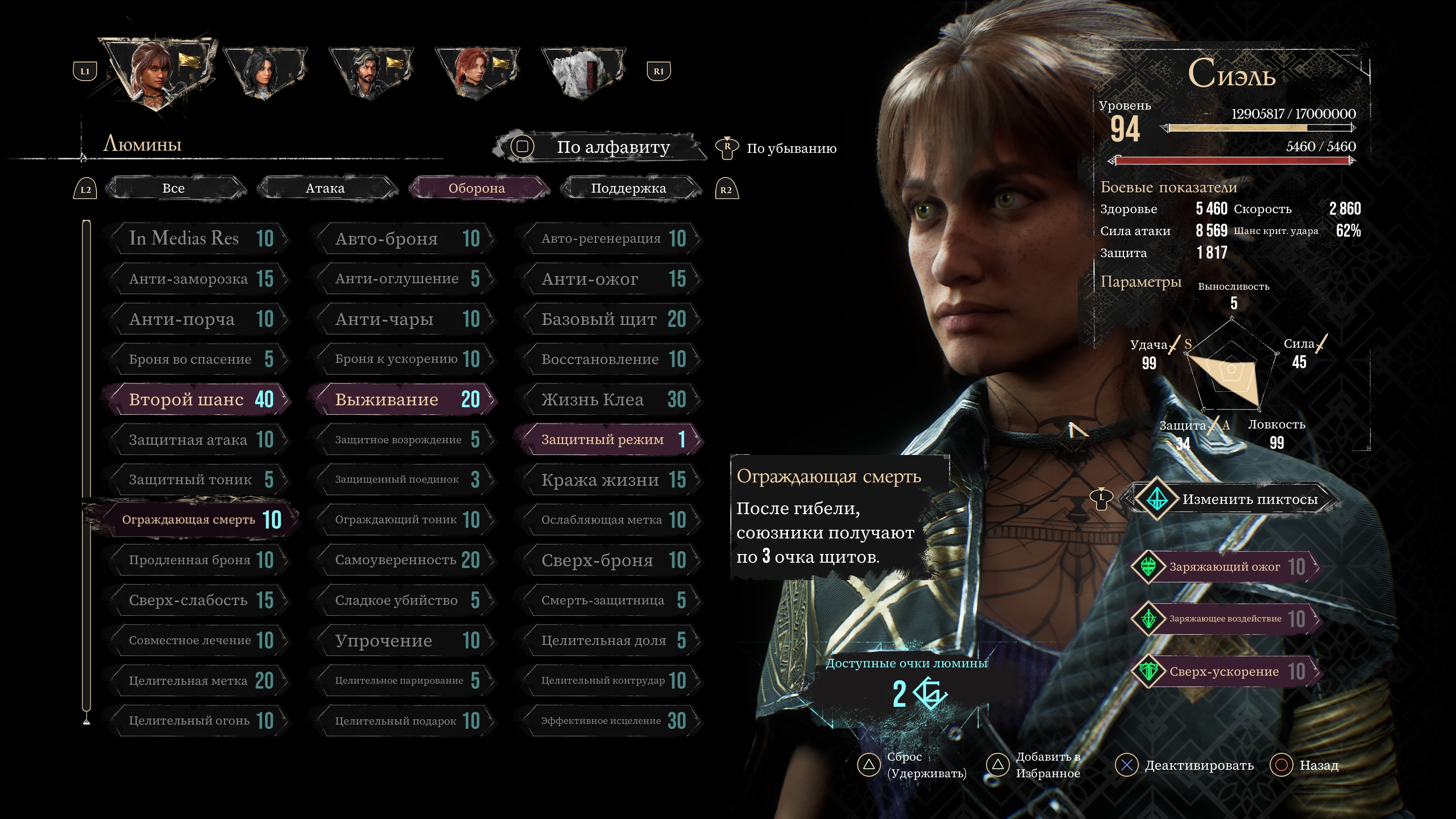
Task: Open the Поддержка category tab
Action: 628,188
